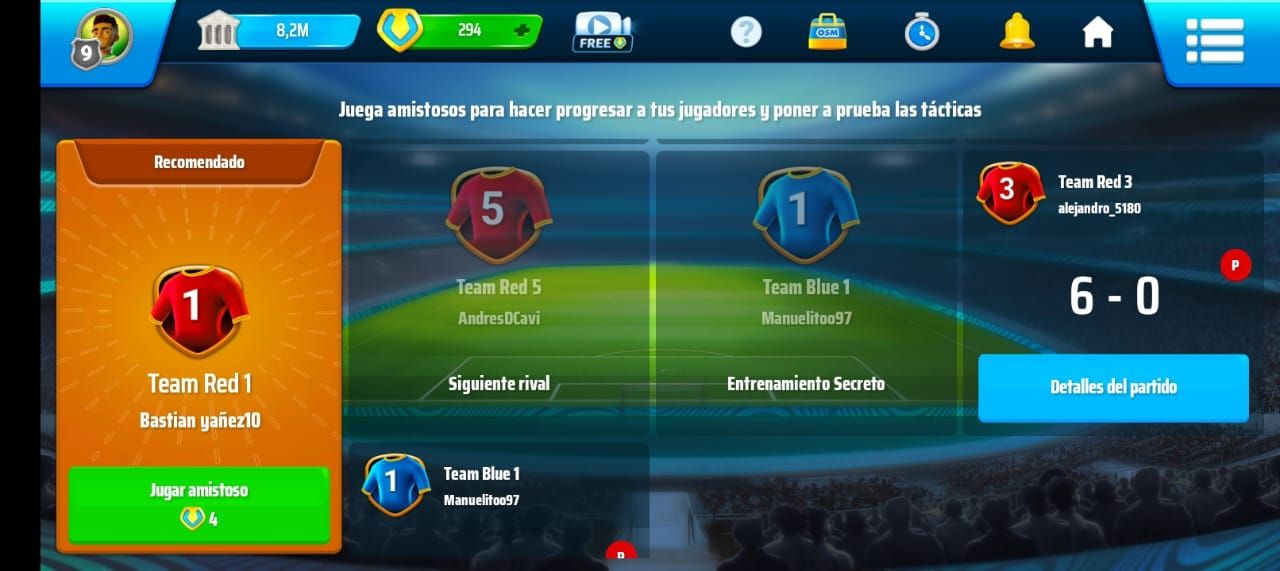Screen dimensions: 1280x571
Task: Open the OSM briefcase shop
Action: pos(827,32)
